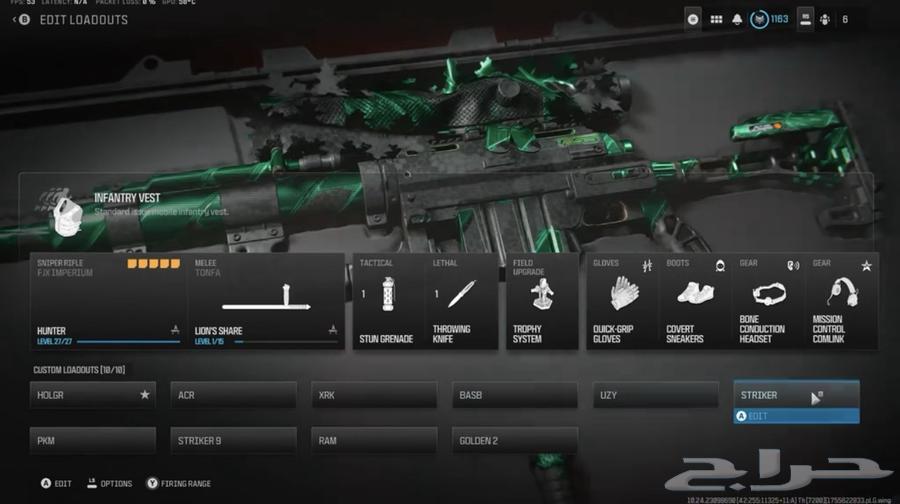Screen dimensions: 900x504
Task: Select the Stun Grenade tactical slot
Action: [x=386, y=301]
